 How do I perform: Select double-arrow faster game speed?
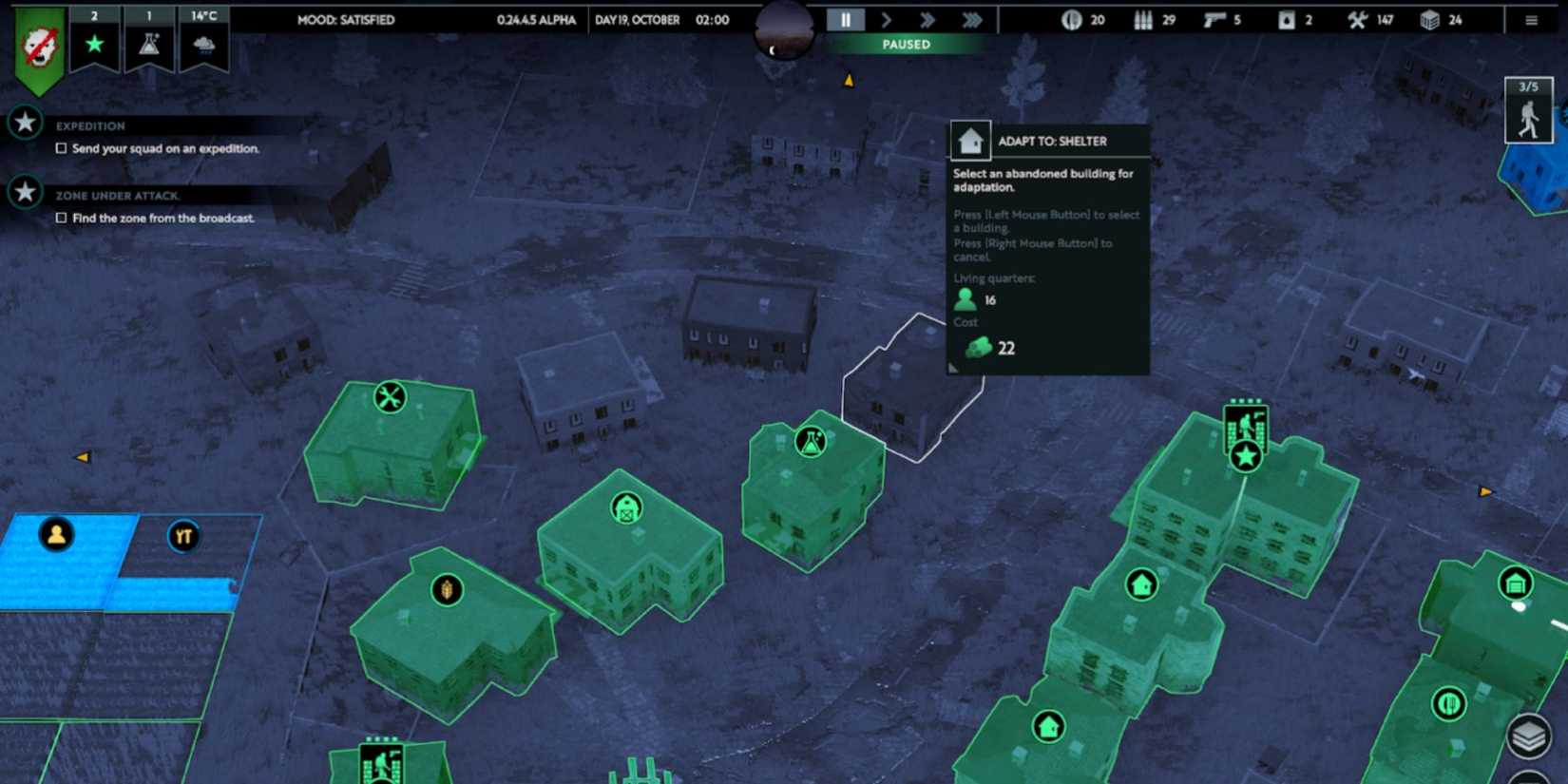click(928, 19)
